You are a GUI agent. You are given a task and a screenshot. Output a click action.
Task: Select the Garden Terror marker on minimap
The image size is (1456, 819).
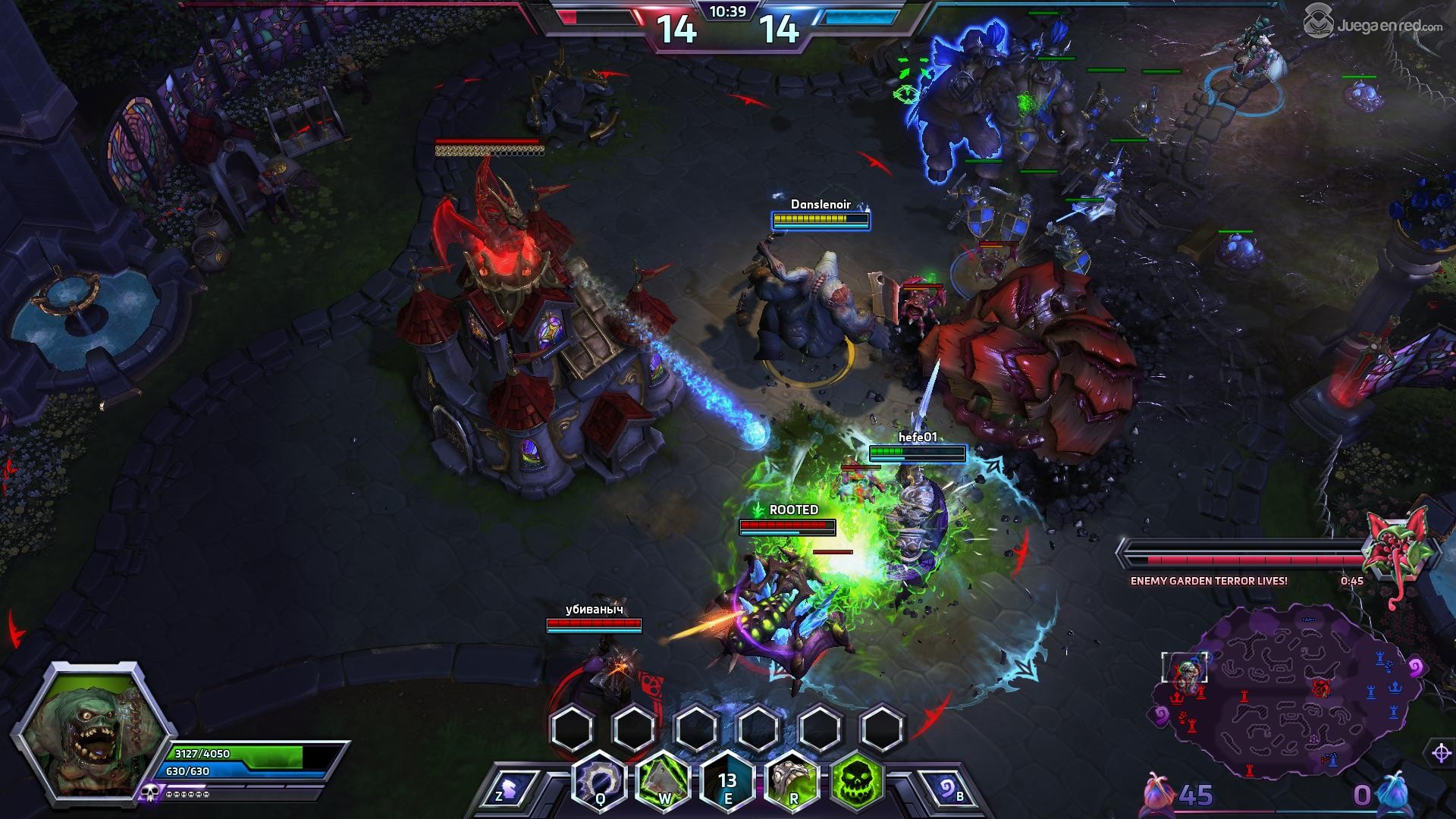[1322, 687]
